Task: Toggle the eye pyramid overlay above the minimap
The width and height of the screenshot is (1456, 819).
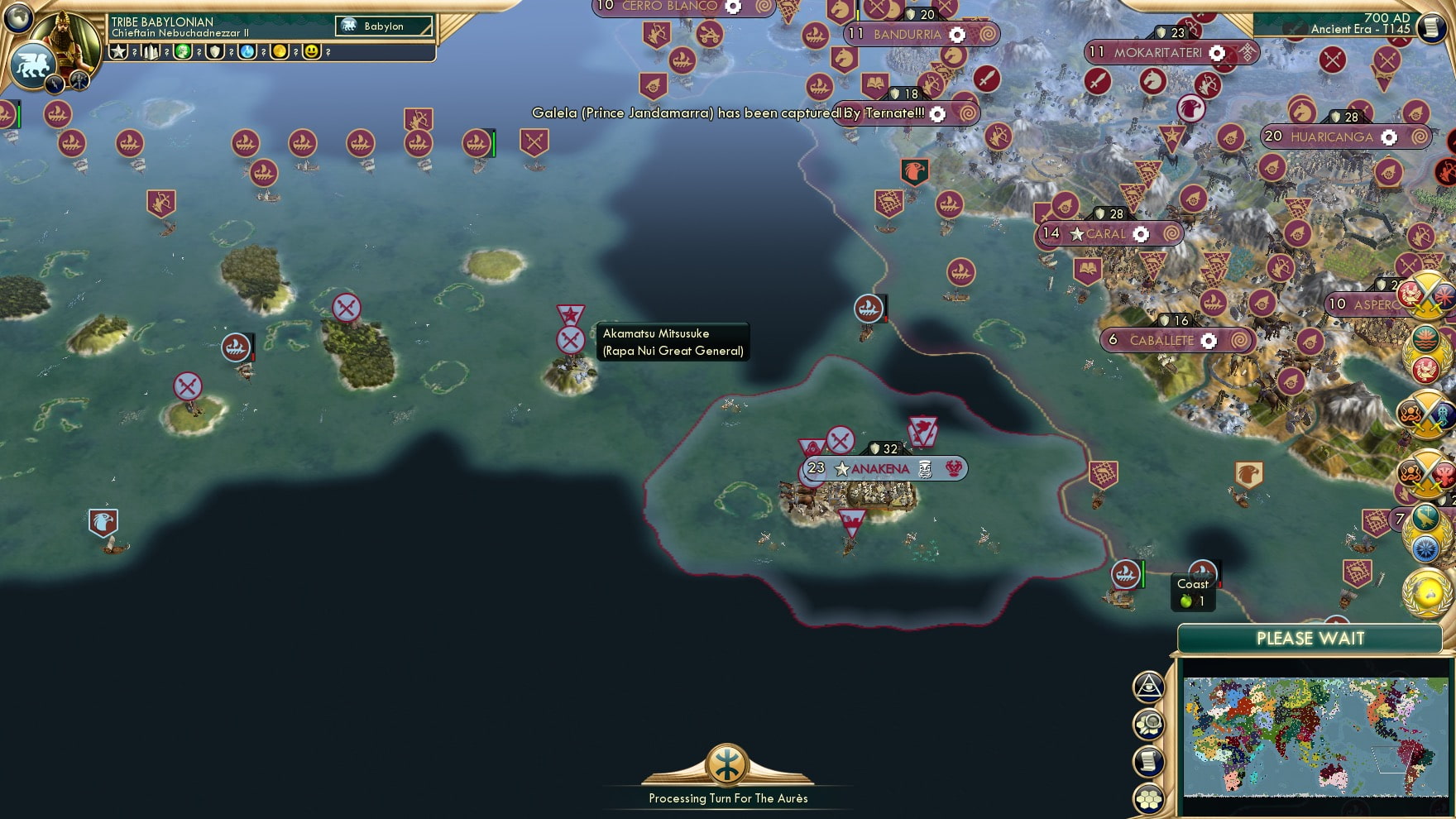Action: pos(1148,685)
